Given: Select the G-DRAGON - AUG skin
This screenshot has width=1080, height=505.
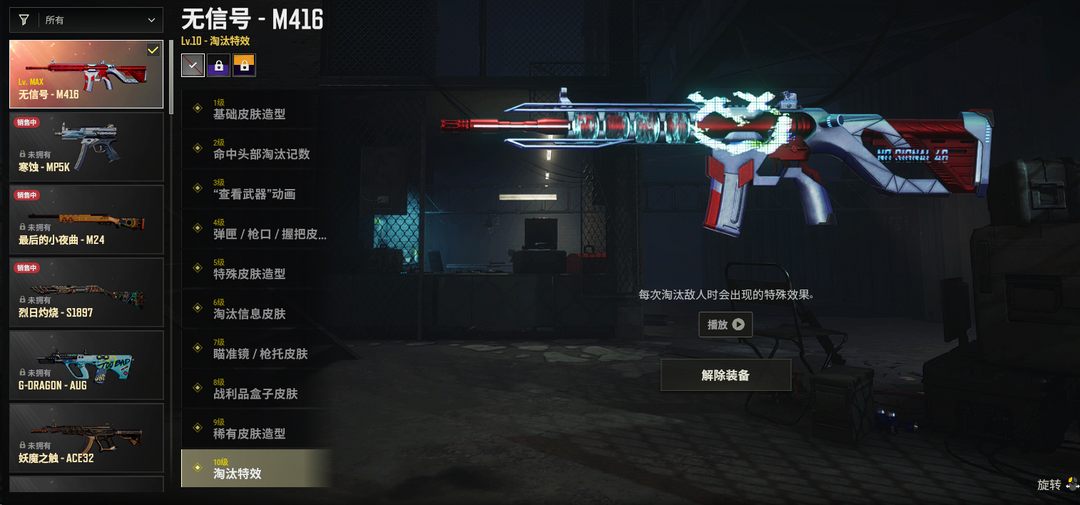Looking at the screenshot, I should click(86, 365).
